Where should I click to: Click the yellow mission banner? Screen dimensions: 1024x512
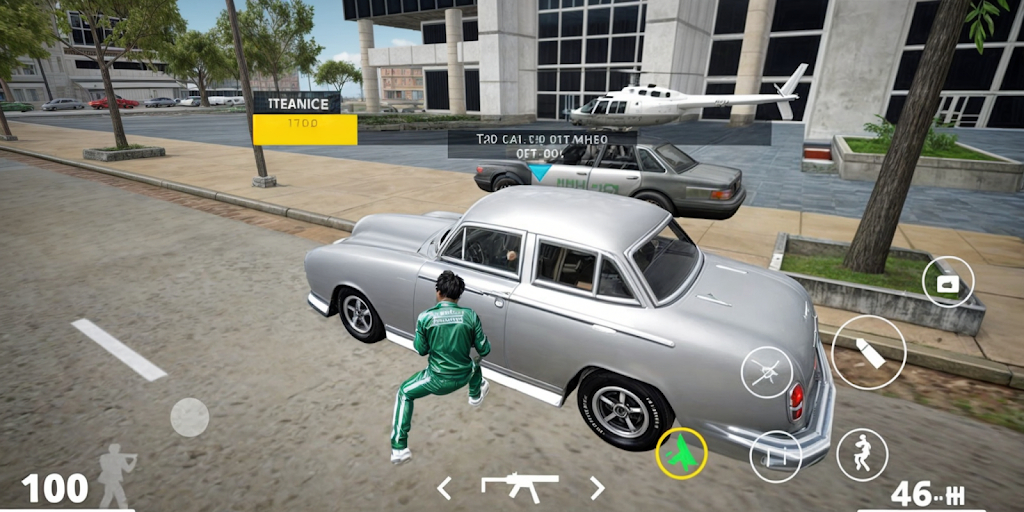tap(304, 130)
